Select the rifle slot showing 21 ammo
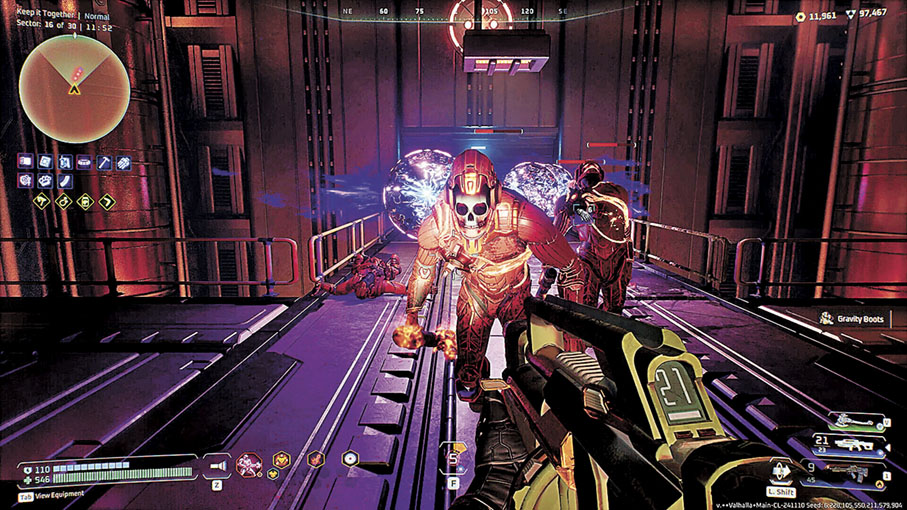 tap(853, 444)
